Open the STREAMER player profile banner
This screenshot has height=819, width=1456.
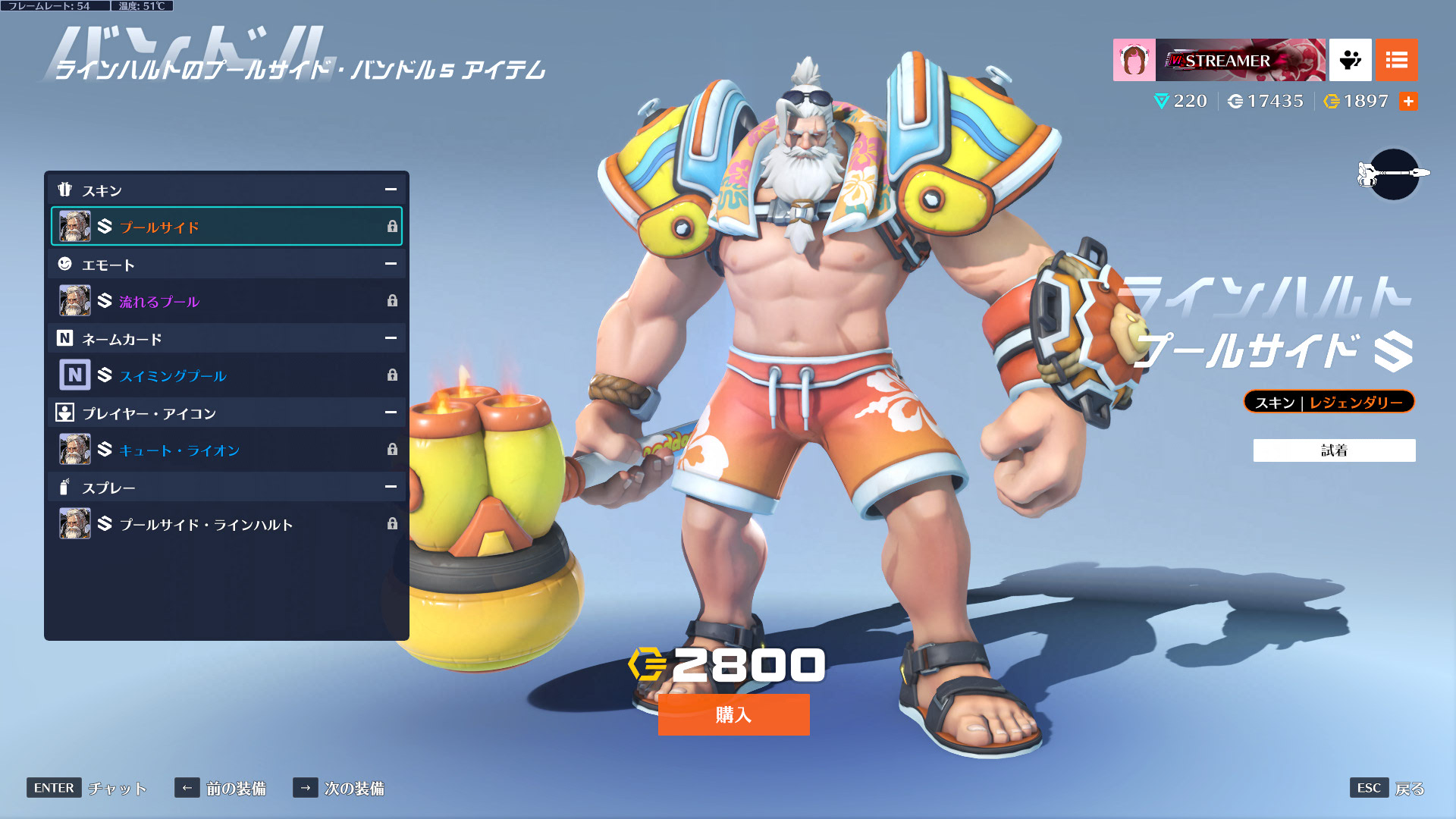(1219, 60)
